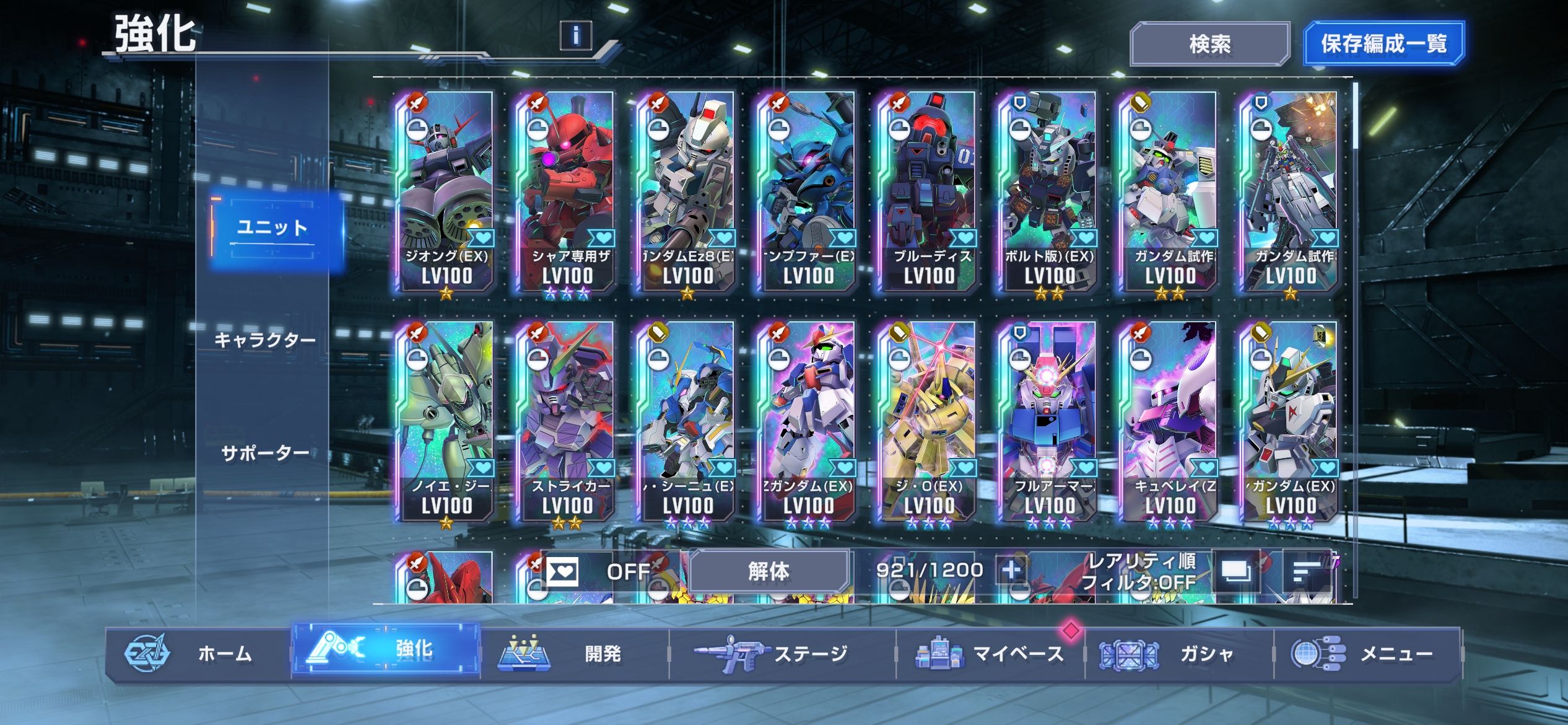This screenshot has width=1568, height=725.
Task: Open the 開発 development menu
Action: 576,653
